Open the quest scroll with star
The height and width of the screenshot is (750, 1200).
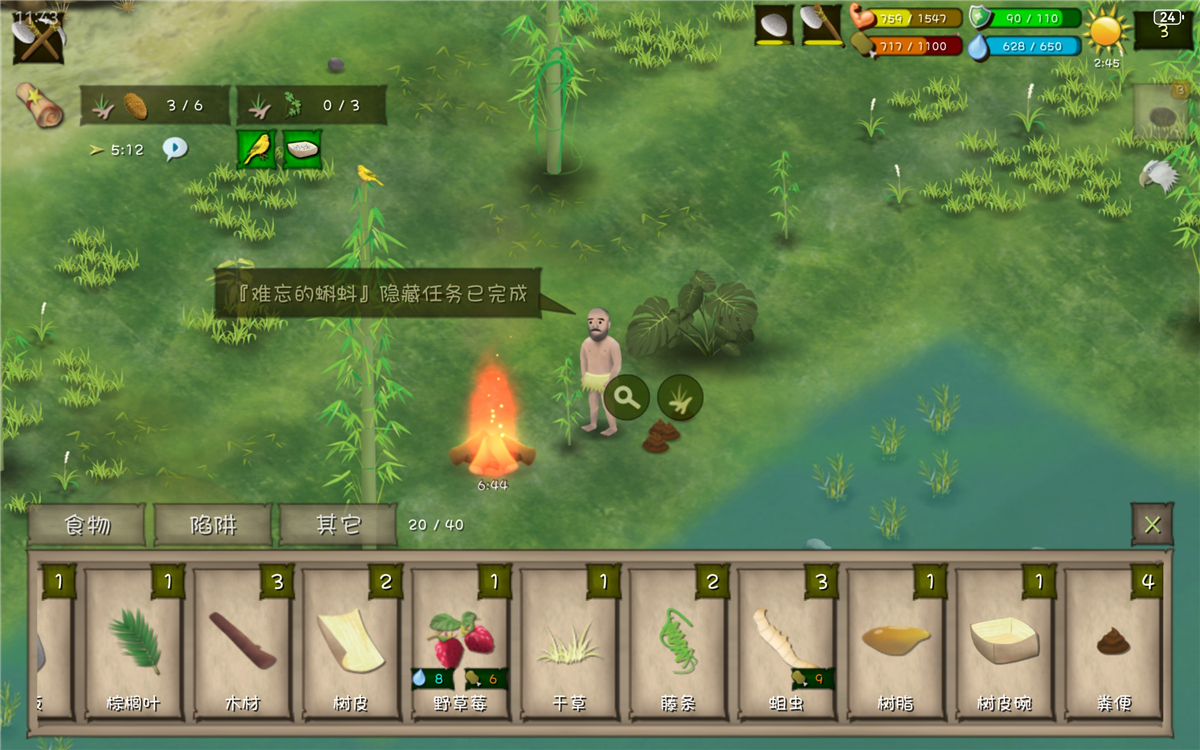point(39,105)
